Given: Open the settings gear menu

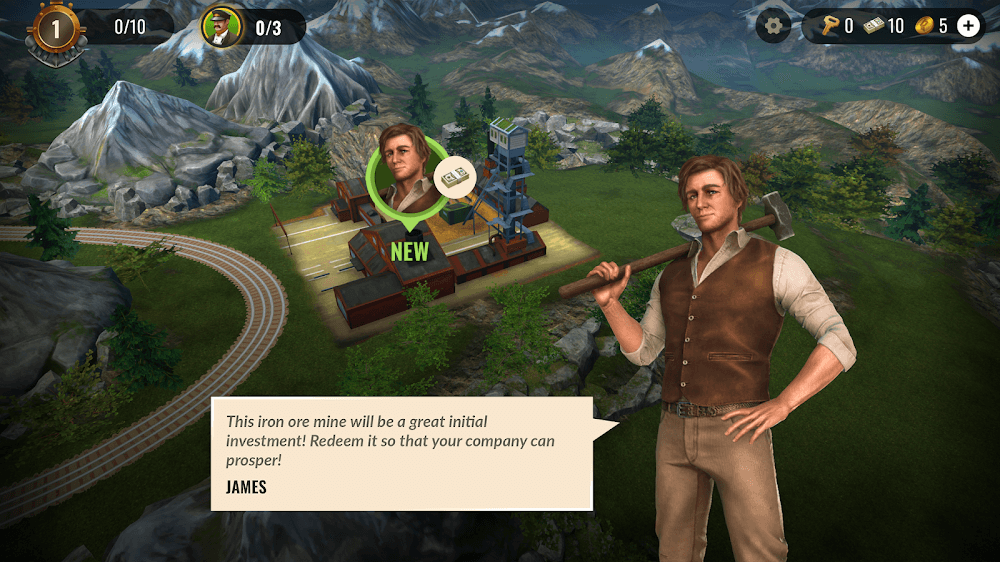Looking at the screenshot, I should point(773,26).
